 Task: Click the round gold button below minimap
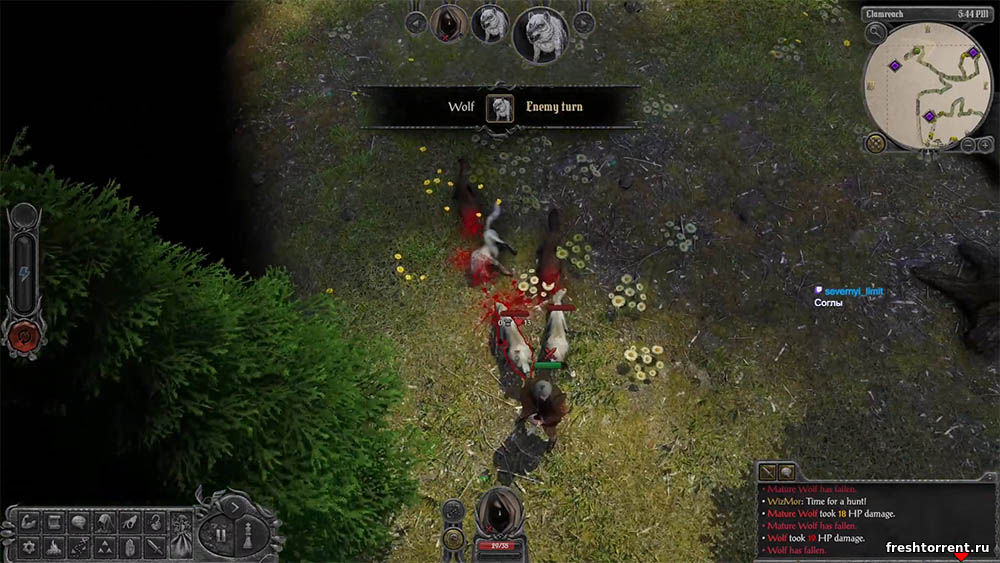point(876,143)
